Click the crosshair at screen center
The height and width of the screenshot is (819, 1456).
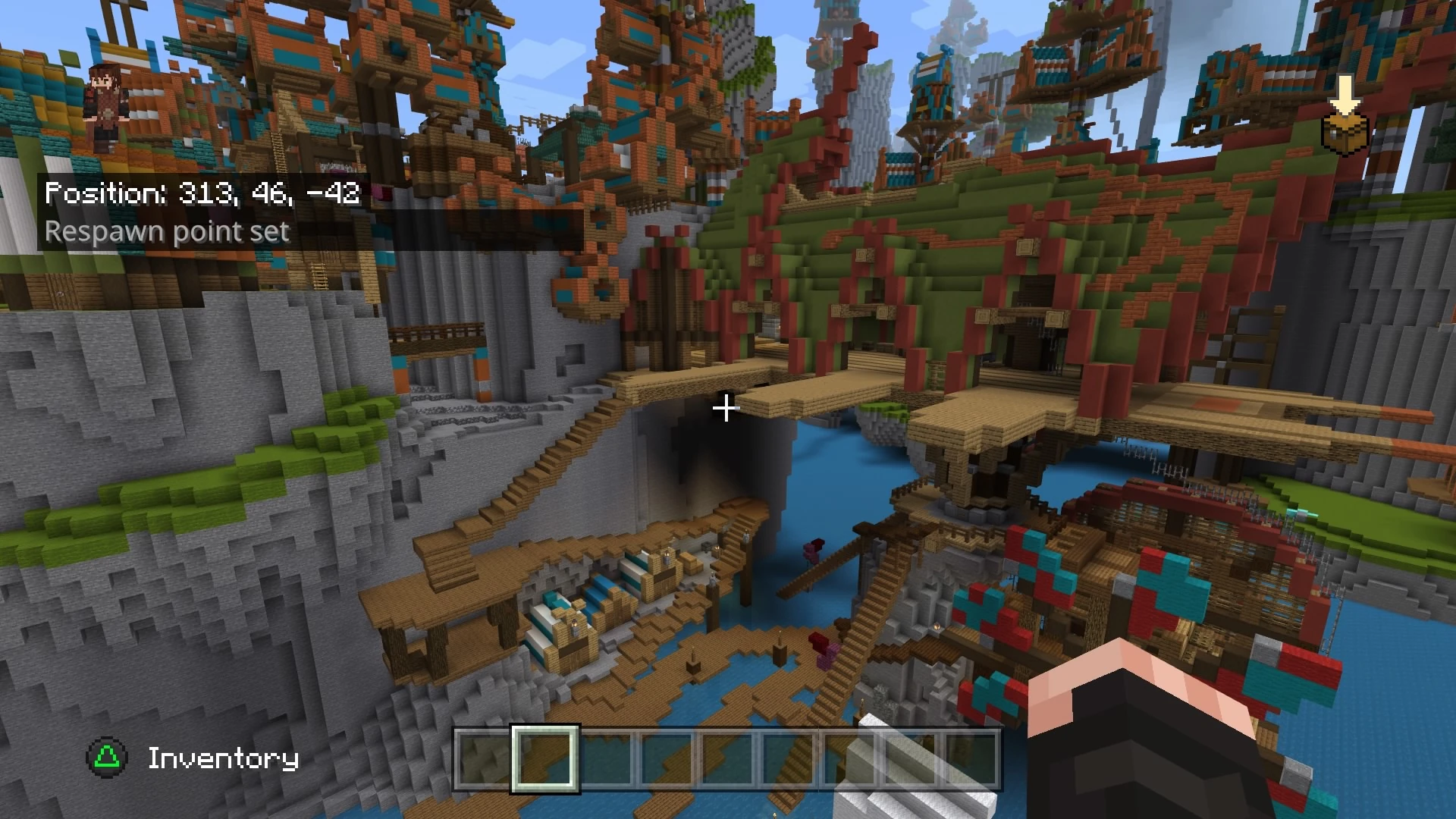pyautogui.click(x=726, y=409)
